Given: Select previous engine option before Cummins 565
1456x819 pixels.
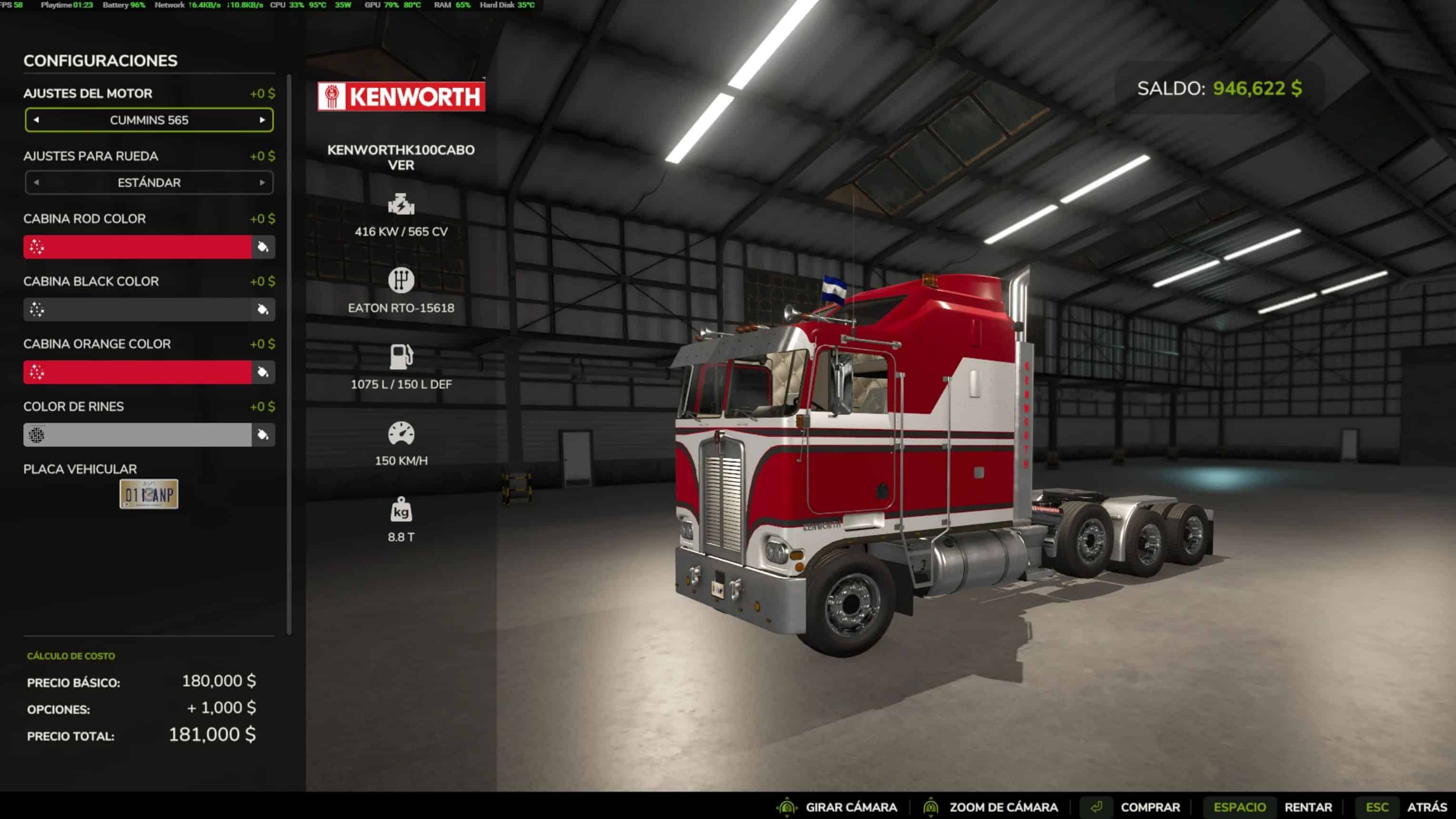Looking at the screenshot, I should pyautogui.click(x=36, y=120).
